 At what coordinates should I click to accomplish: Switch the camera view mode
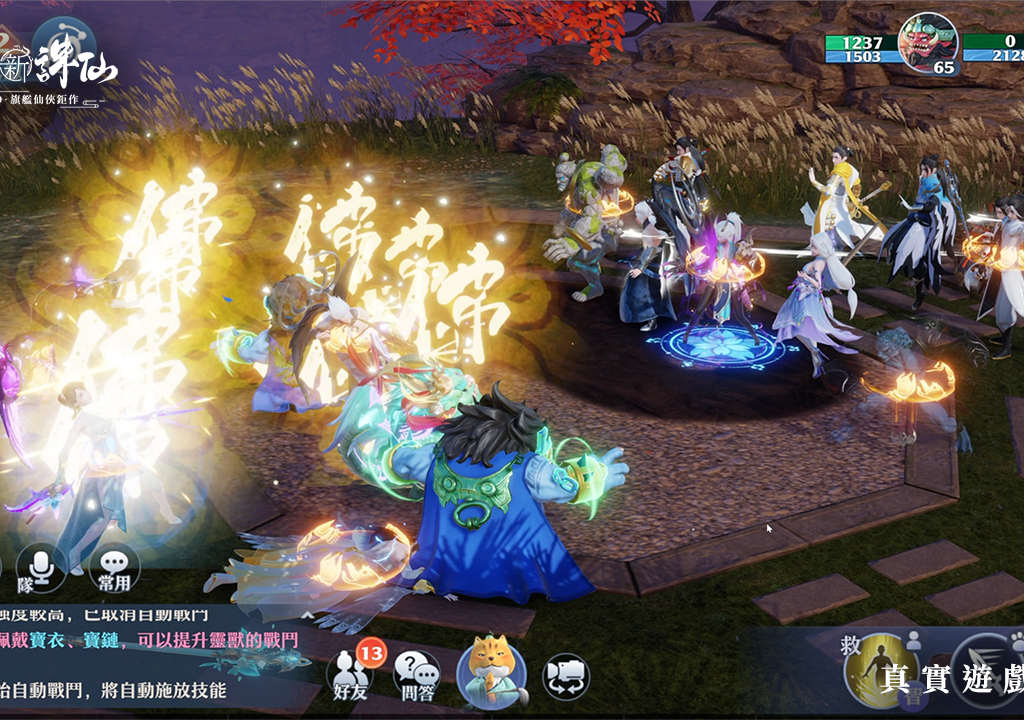pyautogui.click(x=565, y=676)
